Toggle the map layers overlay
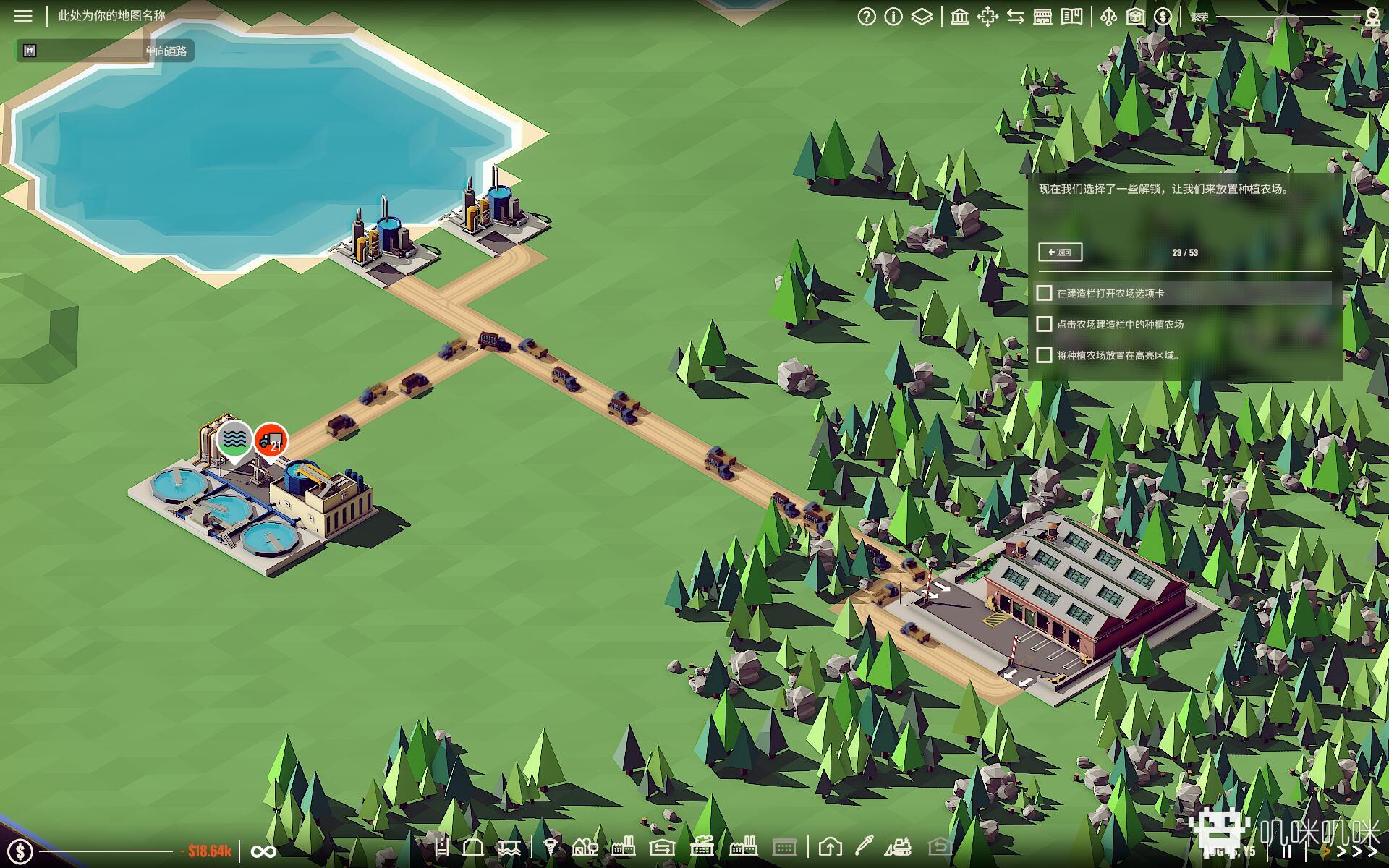The height and width of the screenshot is (868, 1389). click(x=922, y=17)
